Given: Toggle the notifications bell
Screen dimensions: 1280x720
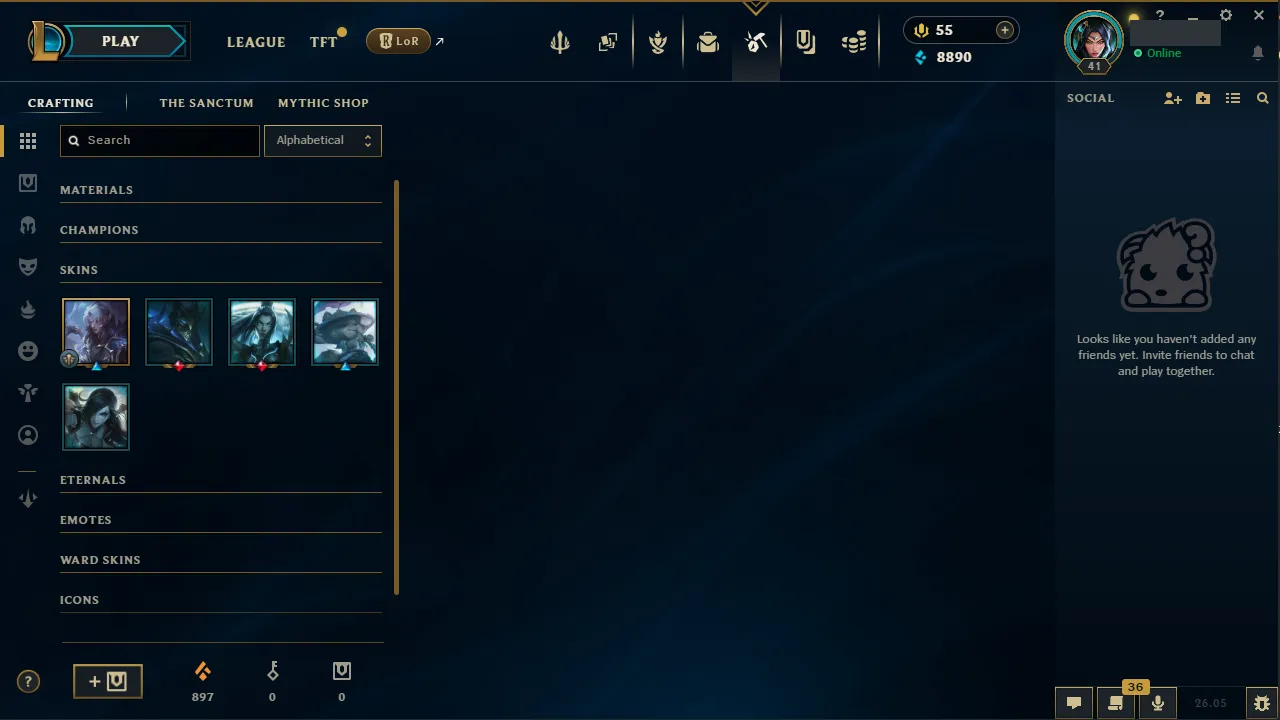Looking at the screenshot, I should [1258, 53].
